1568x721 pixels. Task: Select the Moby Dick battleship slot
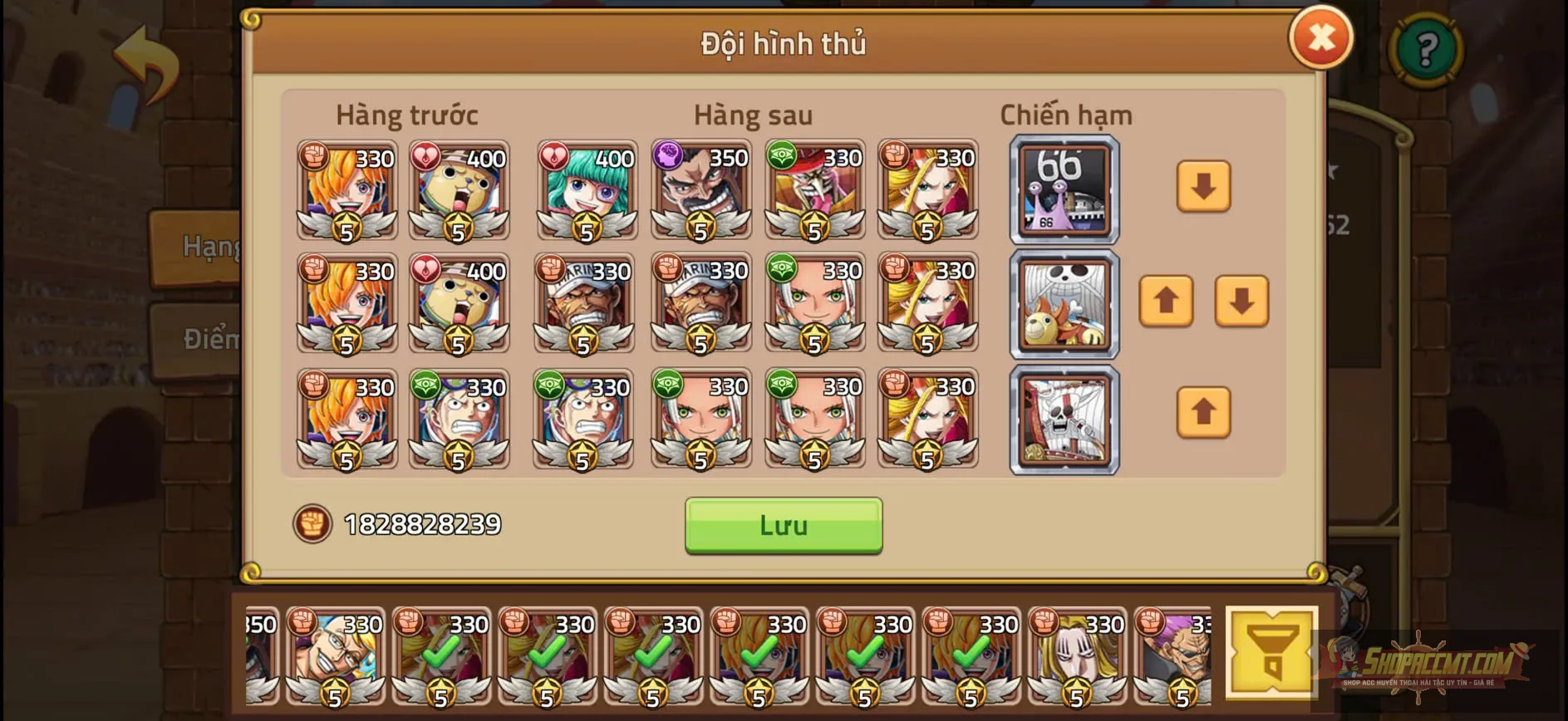point(1064,419)
